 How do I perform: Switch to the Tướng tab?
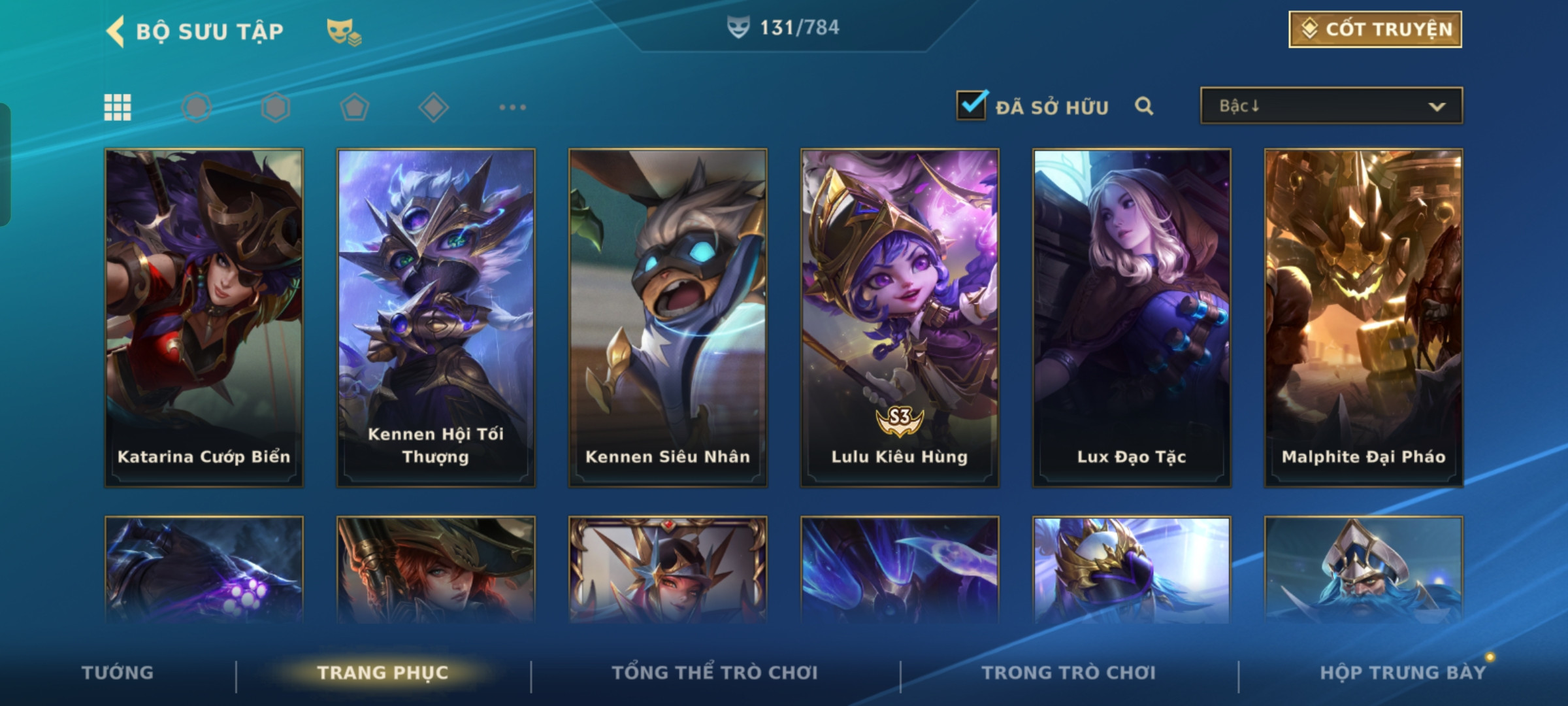pos(118,673)
